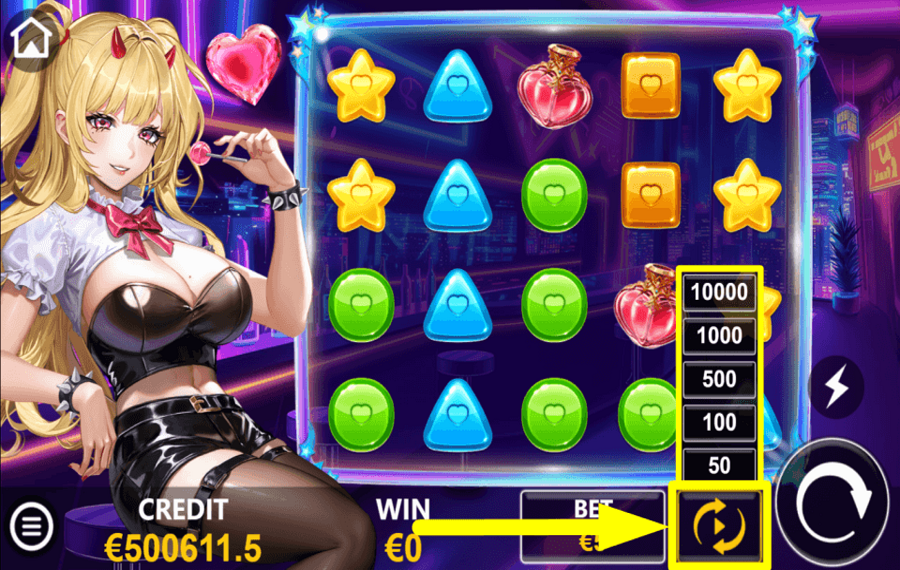Toggle the lightning bolt turbo mode
This screenshot has width=900, height=570.
click(x=836, y=387)
